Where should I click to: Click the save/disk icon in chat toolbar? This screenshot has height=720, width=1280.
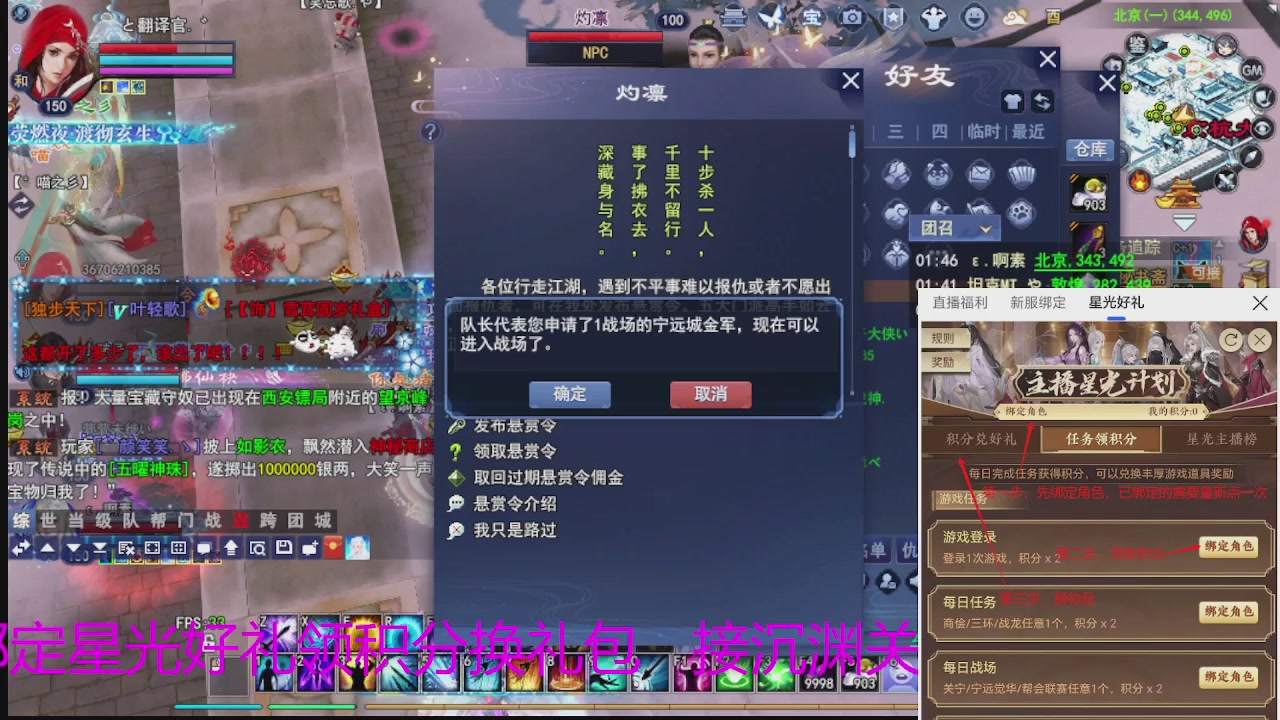click(285, 548)
